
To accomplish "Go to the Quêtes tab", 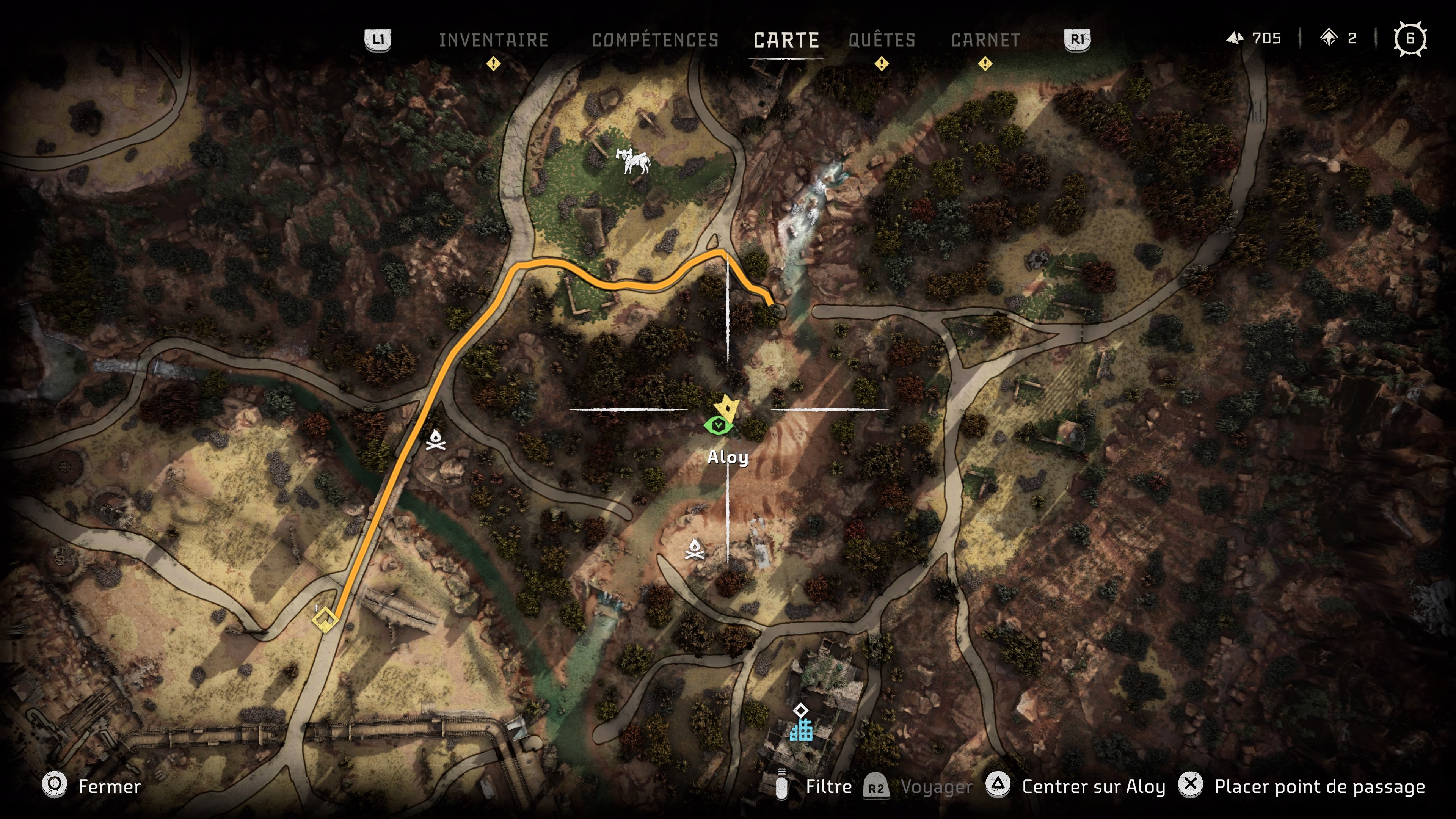I will 882,40.
